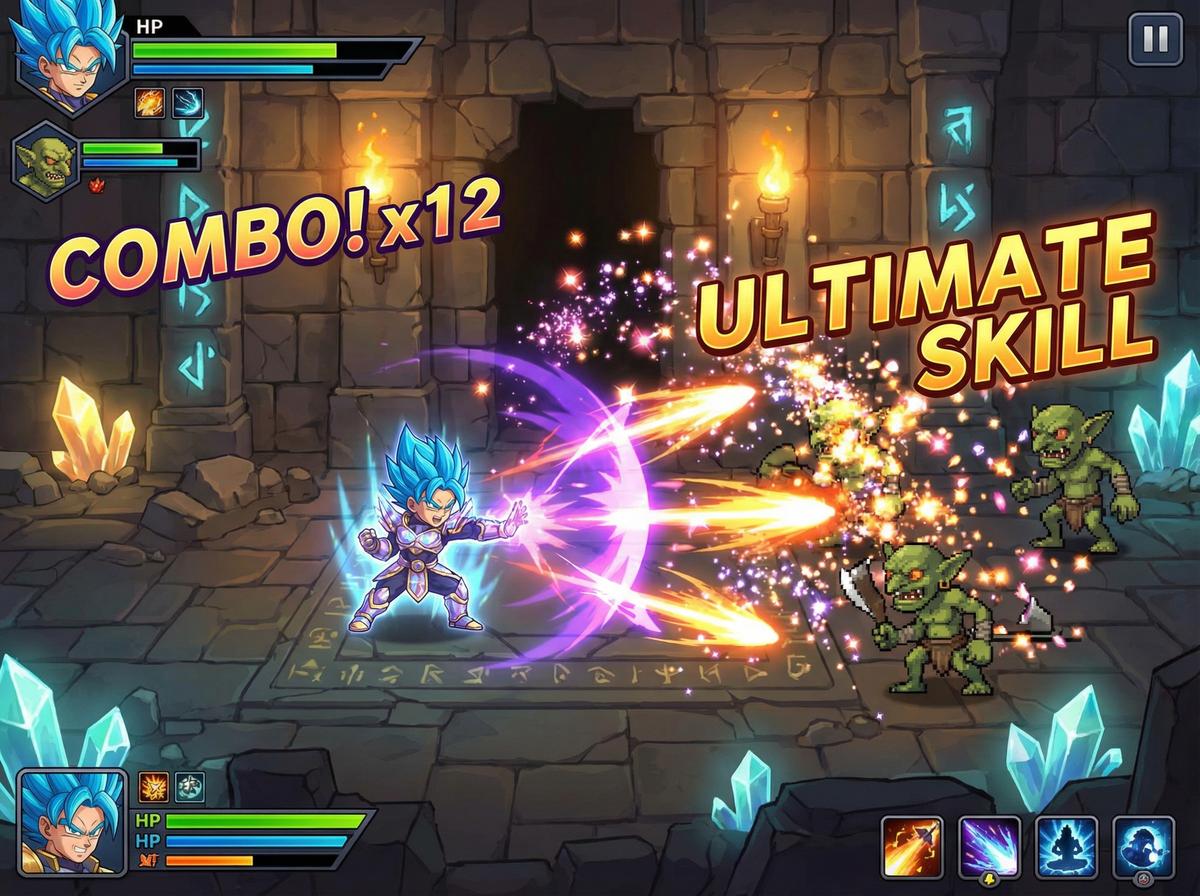Viewport: 1200px width, 896px height.
Task: Pause the game
Action: (x=1155, y=40)
